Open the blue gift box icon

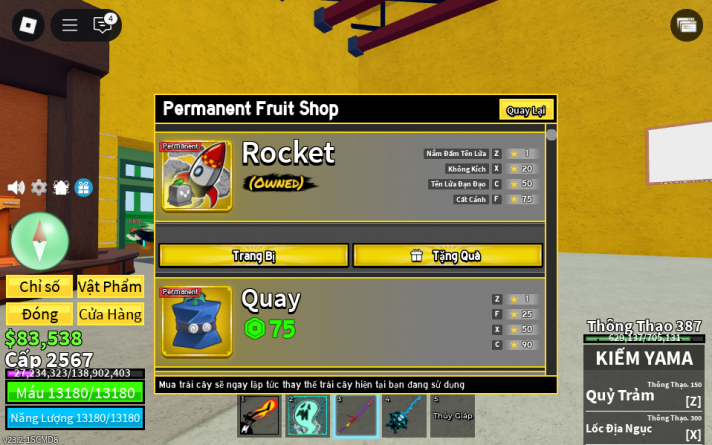point(83,187)
